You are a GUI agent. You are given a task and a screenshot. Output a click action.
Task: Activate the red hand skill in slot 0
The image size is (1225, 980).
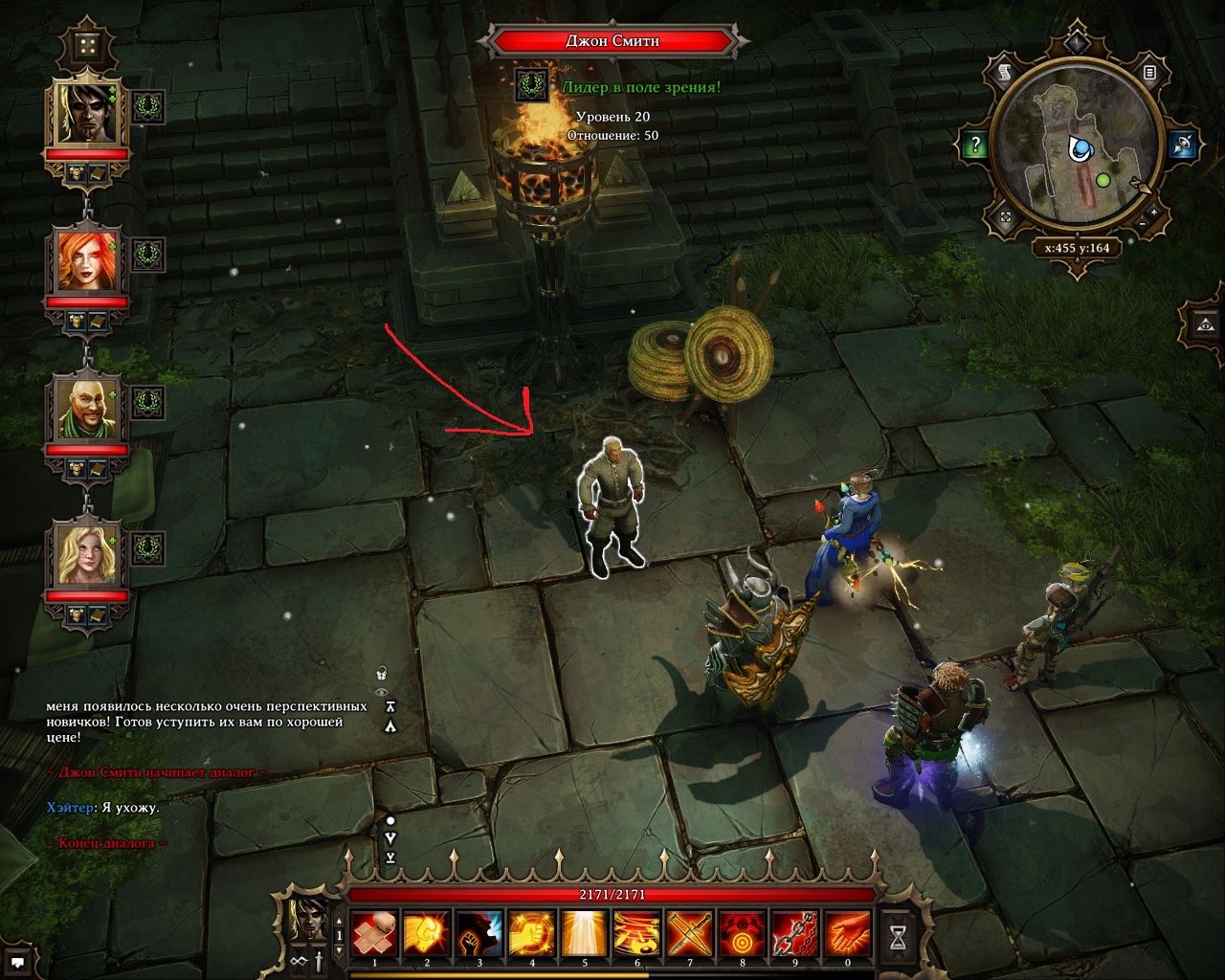[x=847, y=931]
